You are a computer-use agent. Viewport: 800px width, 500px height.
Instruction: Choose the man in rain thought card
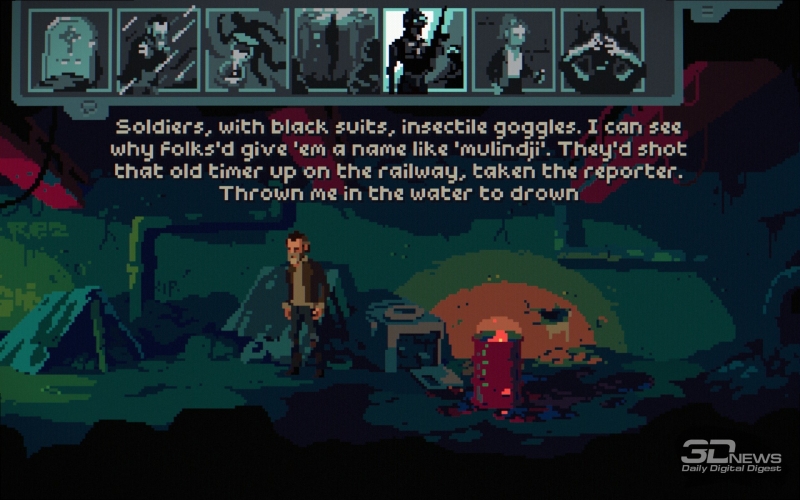[x=158, y=52]
